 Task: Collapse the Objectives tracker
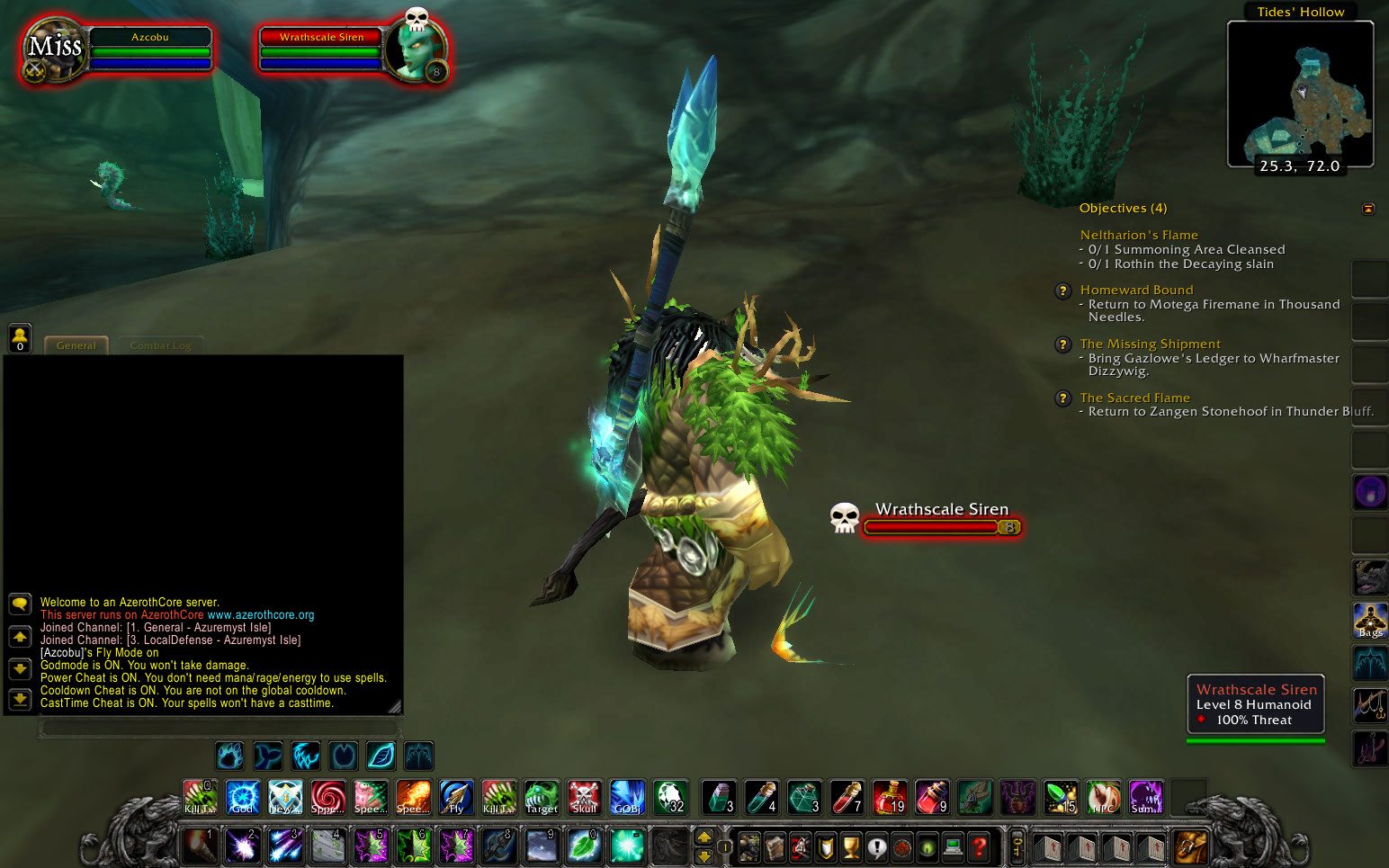pyautogui.click(x=1369, y=208)
